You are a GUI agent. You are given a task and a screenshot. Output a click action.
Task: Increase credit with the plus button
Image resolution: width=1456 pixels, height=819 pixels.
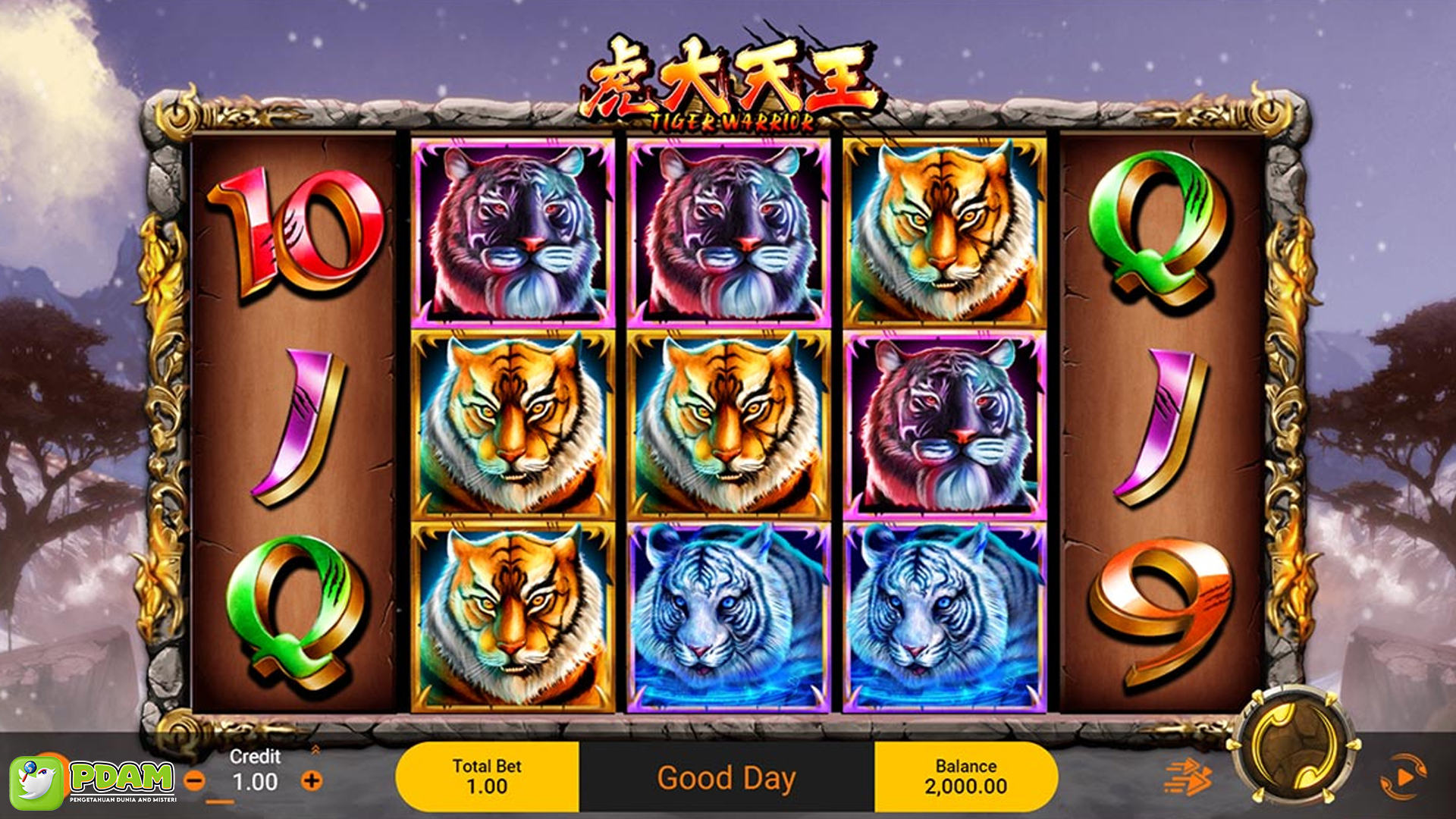coord(312,780)
